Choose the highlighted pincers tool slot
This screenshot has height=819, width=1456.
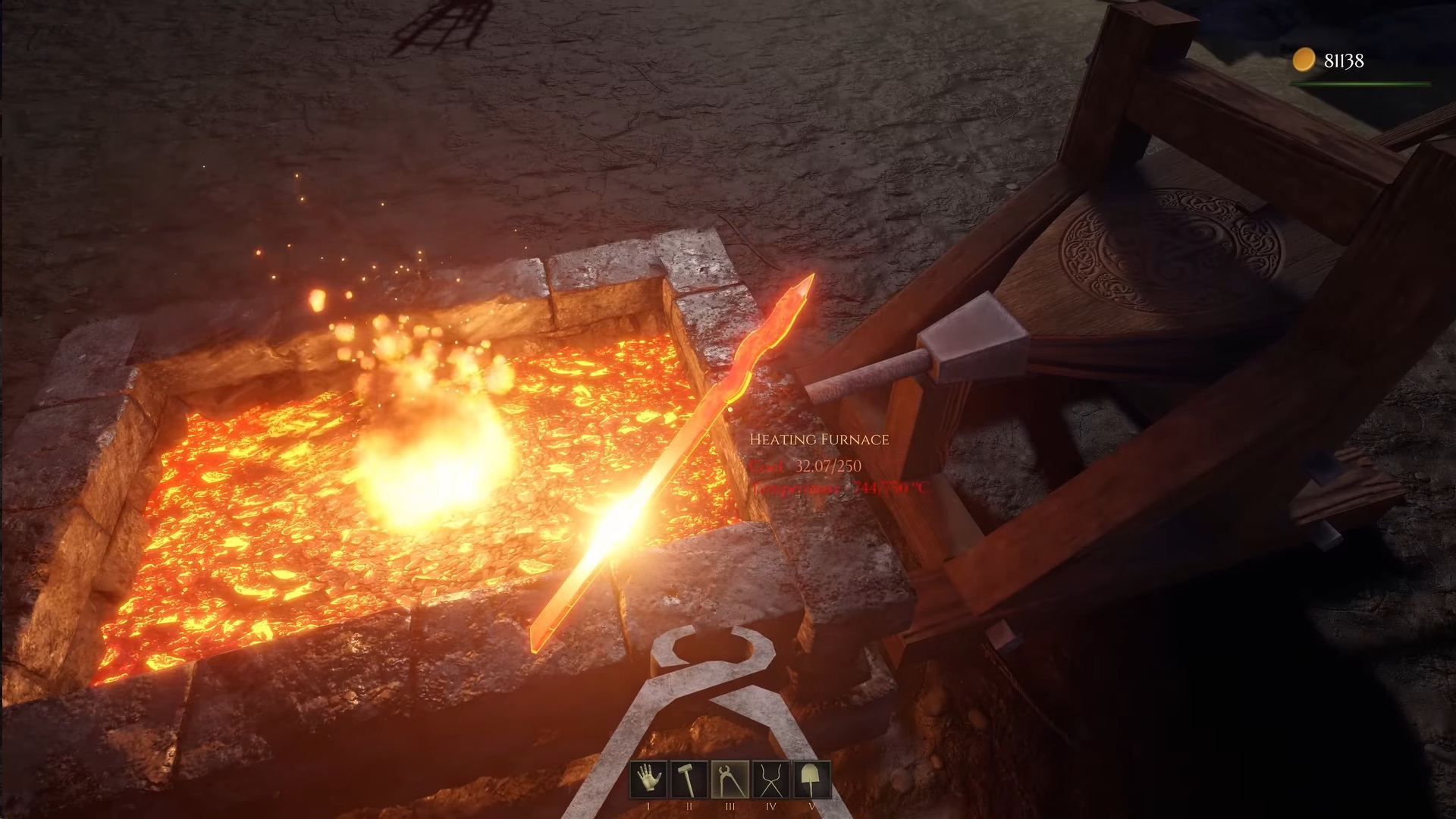730,779
